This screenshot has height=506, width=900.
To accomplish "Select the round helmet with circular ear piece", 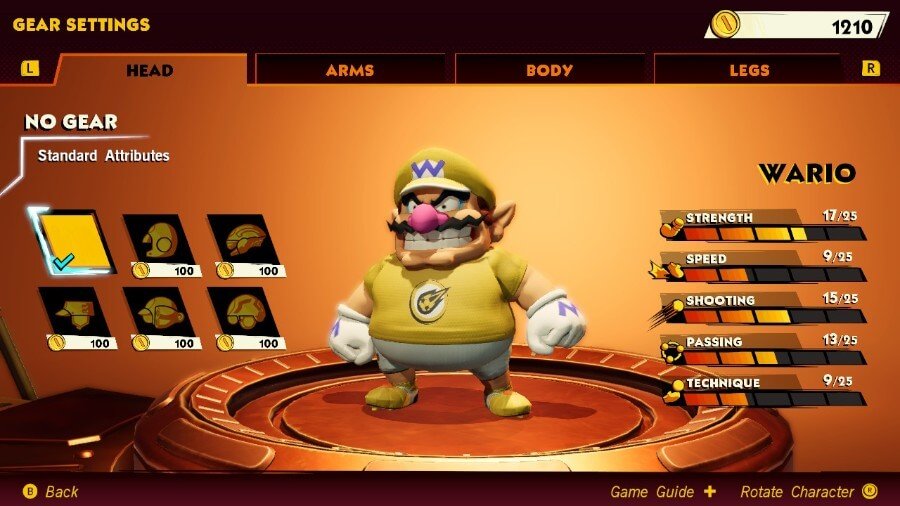I will click(160, 241).
